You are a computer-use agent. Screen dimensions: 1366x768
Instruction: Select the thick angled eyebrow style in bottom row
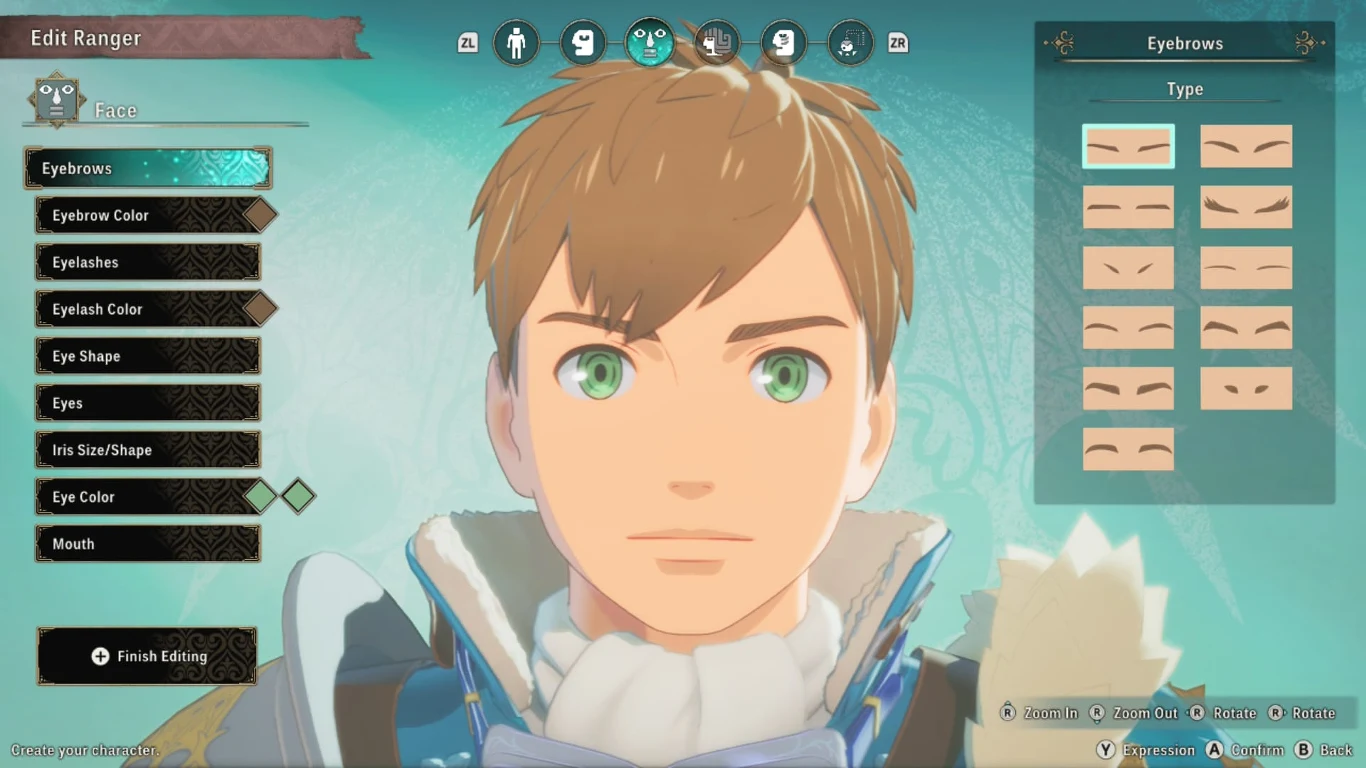pos(1128,449)
